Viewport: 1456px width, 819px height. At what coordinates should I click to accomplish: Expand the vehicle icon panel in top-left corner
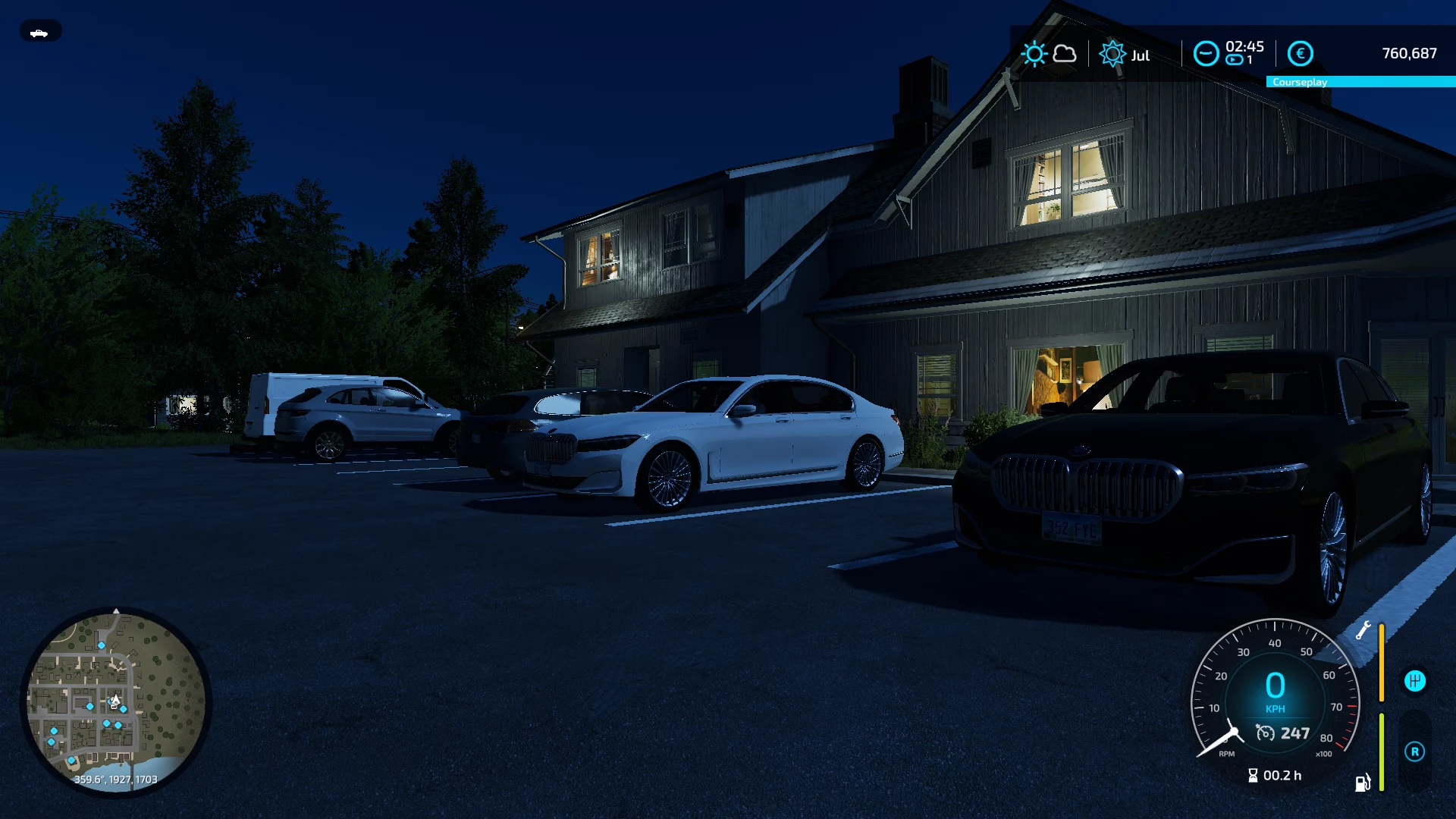(x=39, y=31)
